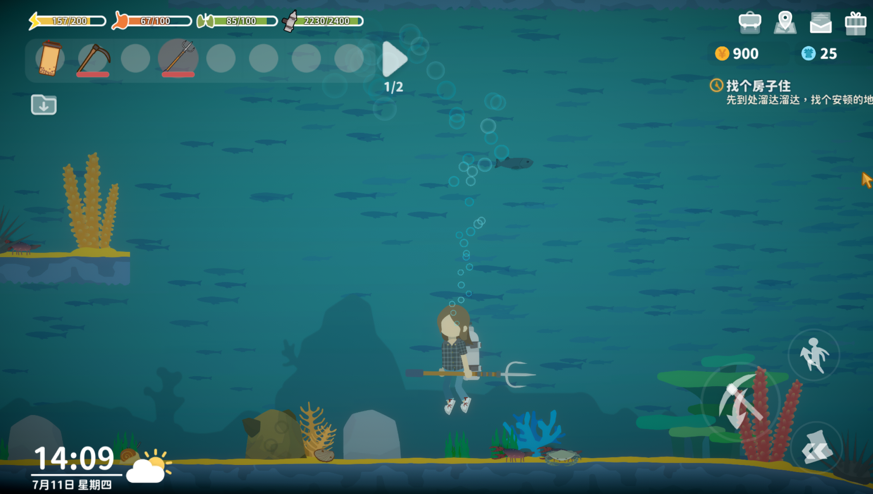Open the mail envelope icon

(820, 22)
